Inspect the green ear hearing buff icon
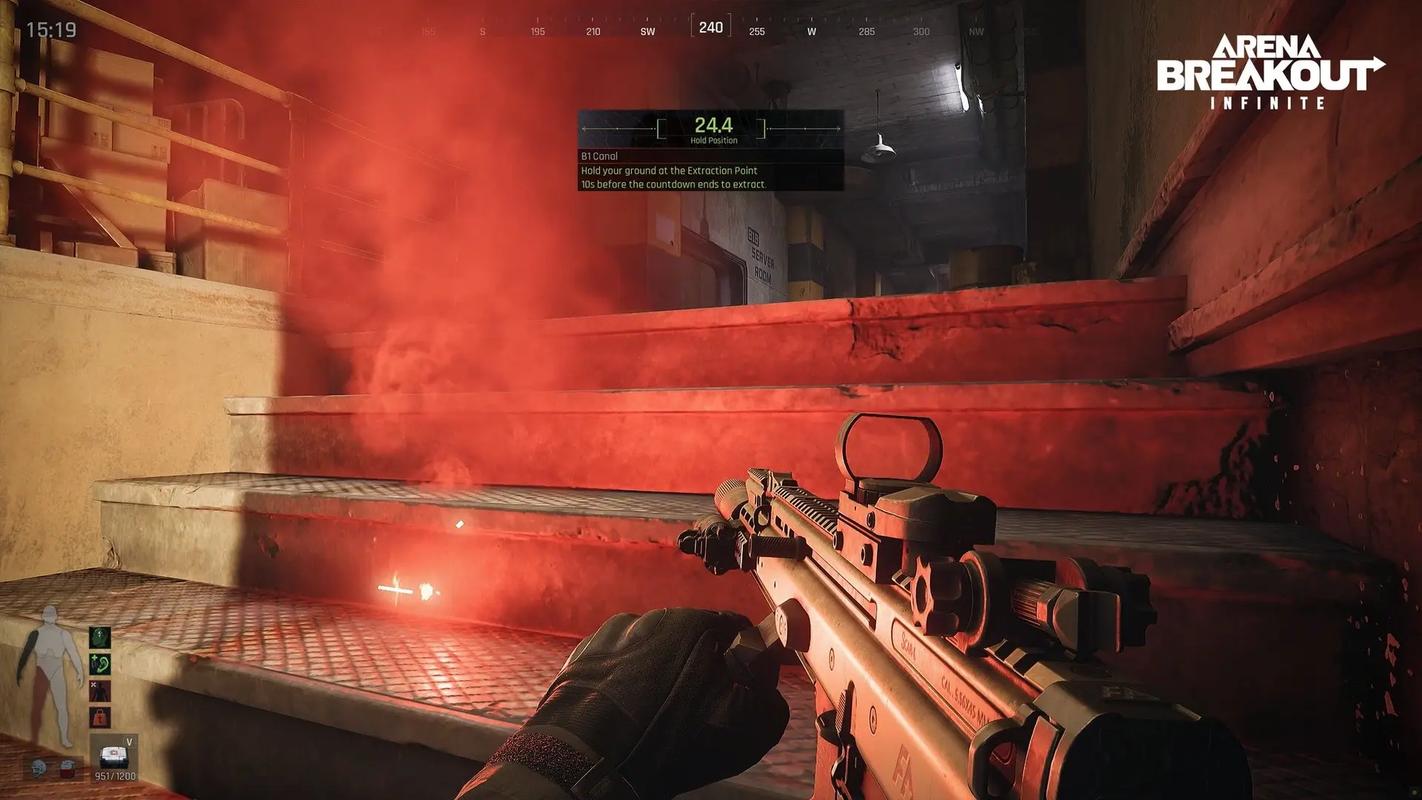This screenshot has height=800, width=1422. (x=100, y=663)
